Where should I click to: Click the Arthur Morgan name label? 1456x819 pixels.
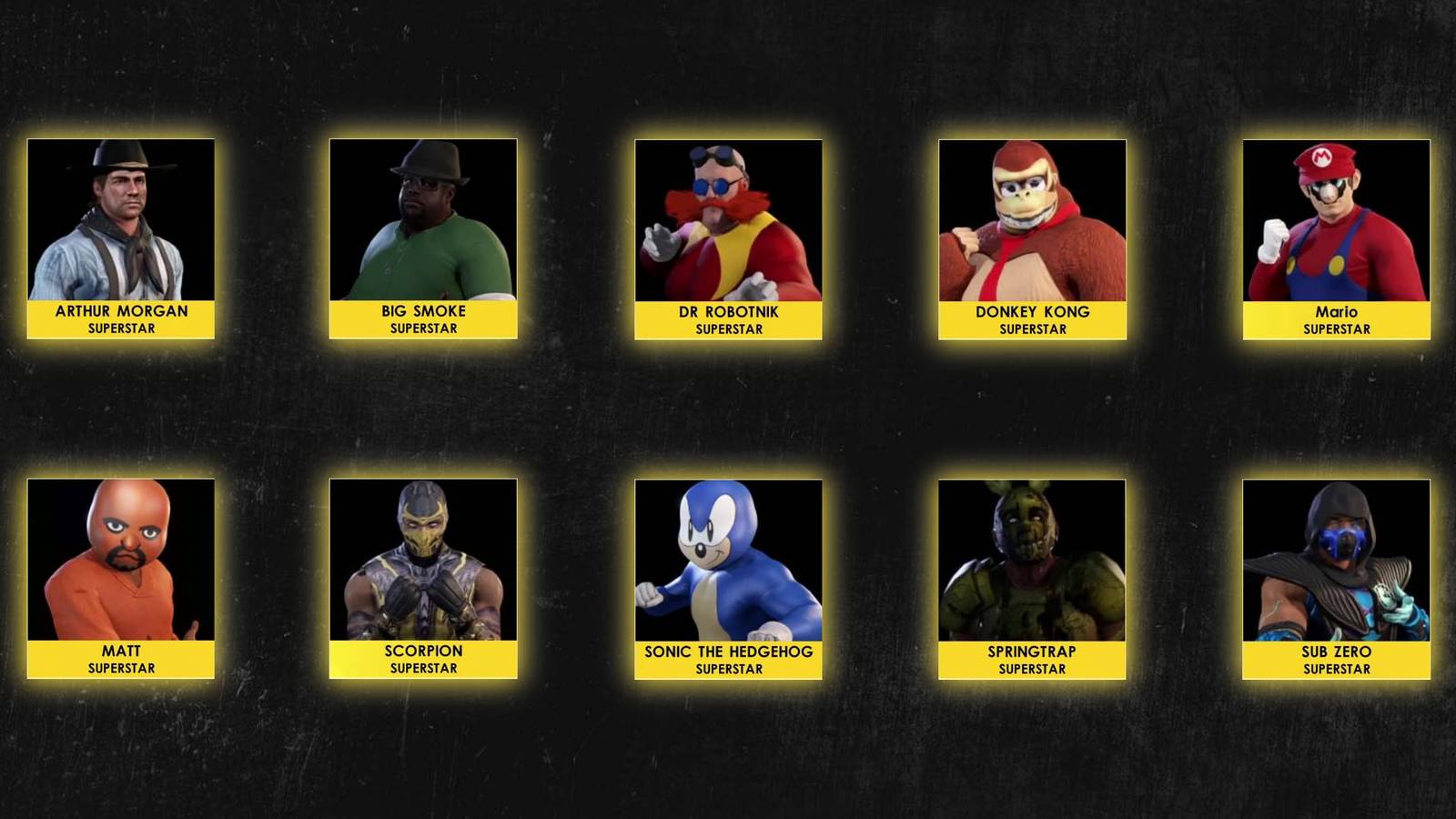coord(121,318)
